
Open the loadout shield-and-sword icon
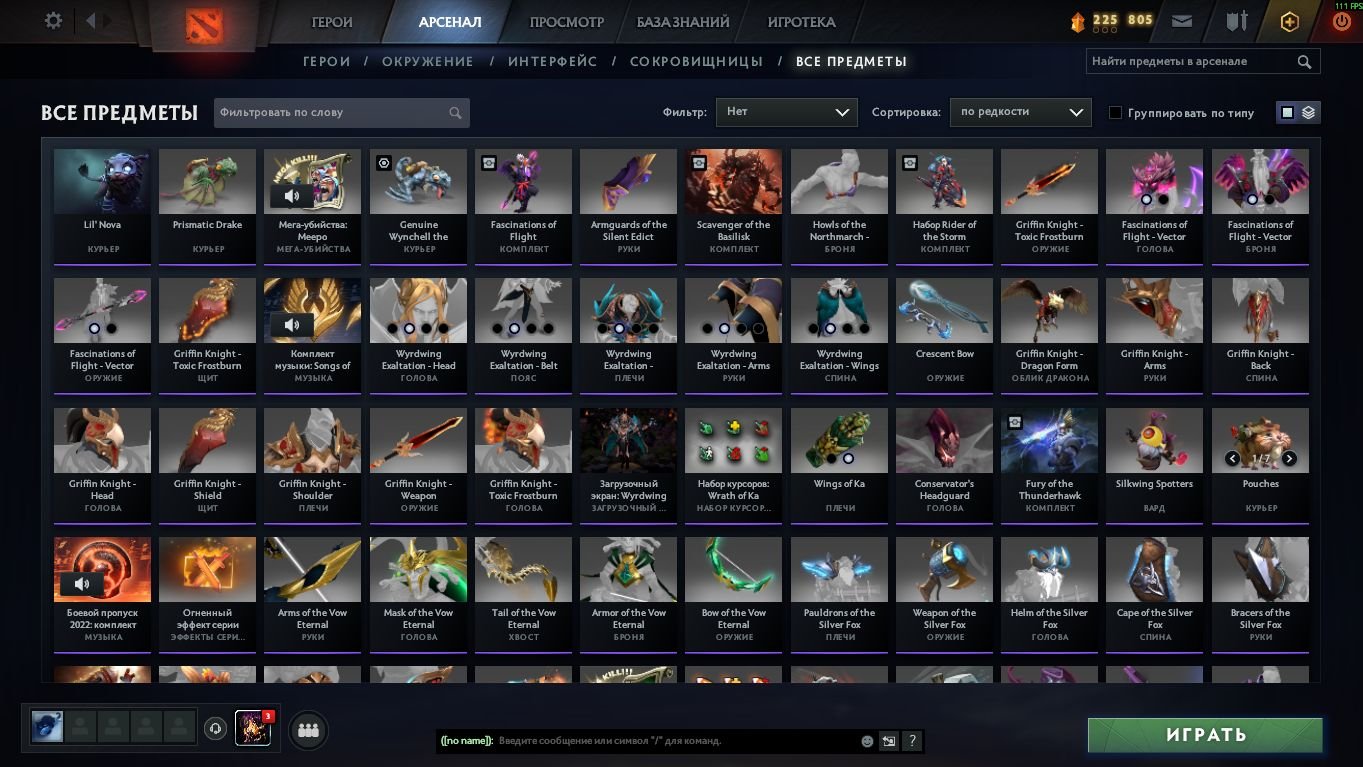click(x=1236, y=20)
